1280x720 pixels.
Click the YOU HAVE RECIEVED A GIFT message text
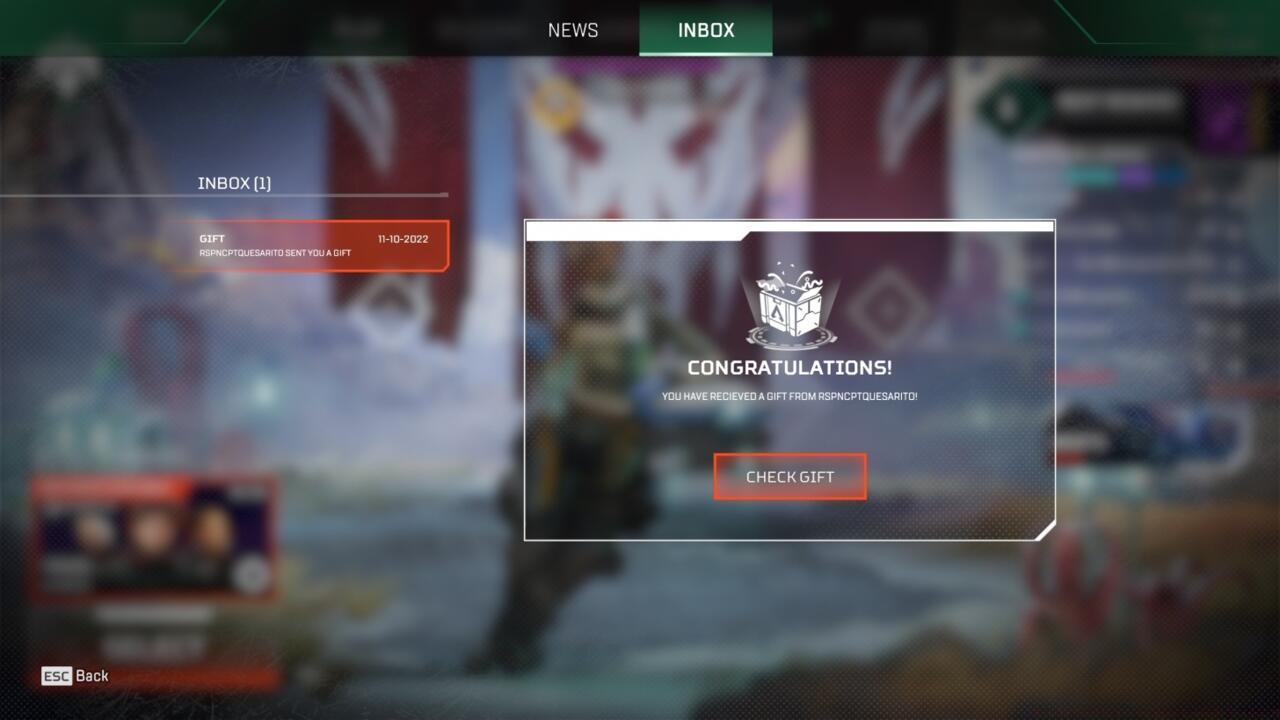[x=789, y=395]
